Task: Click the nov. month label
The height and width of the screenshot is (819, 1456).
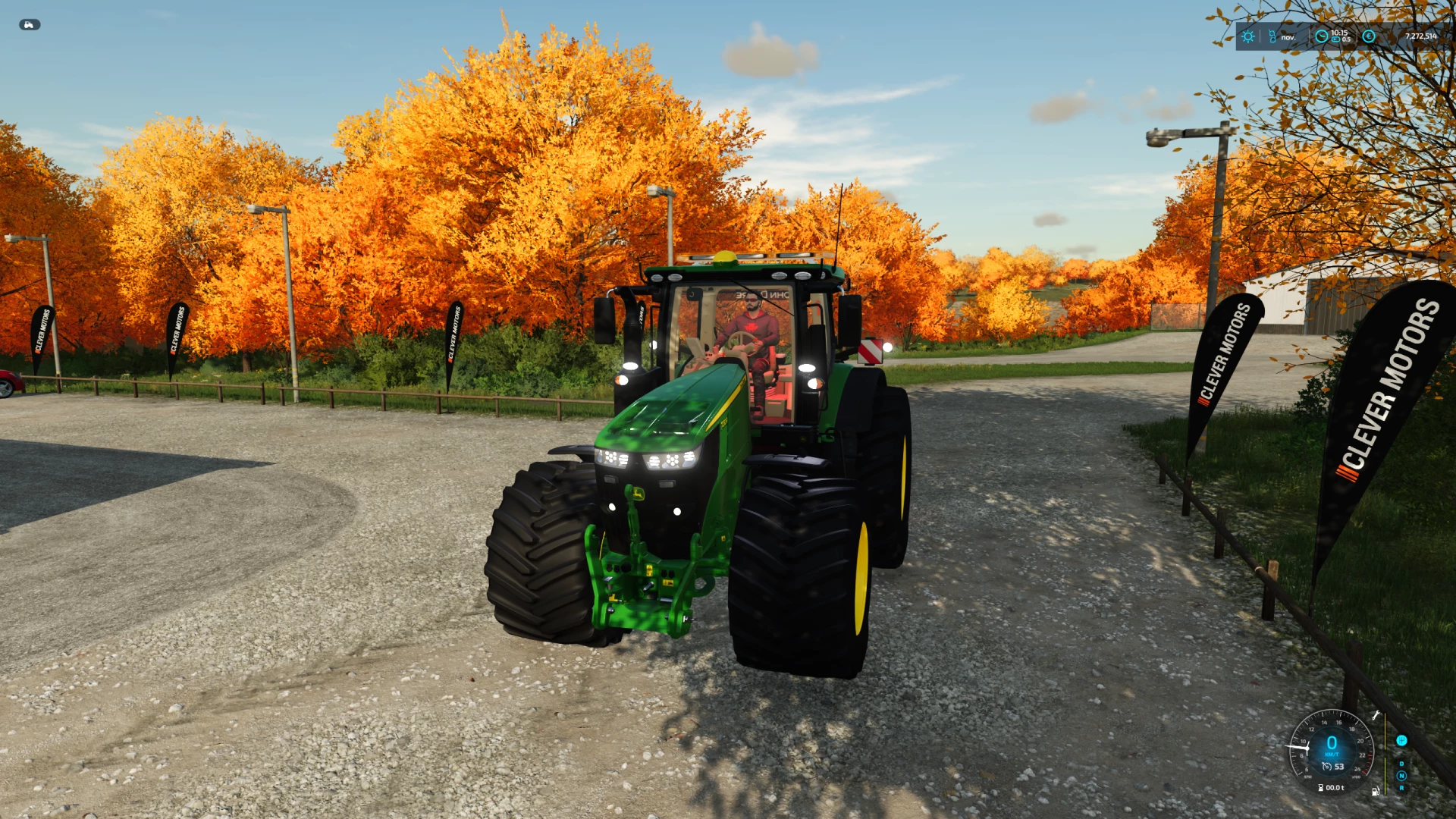Action: (x=1288, y=37)
